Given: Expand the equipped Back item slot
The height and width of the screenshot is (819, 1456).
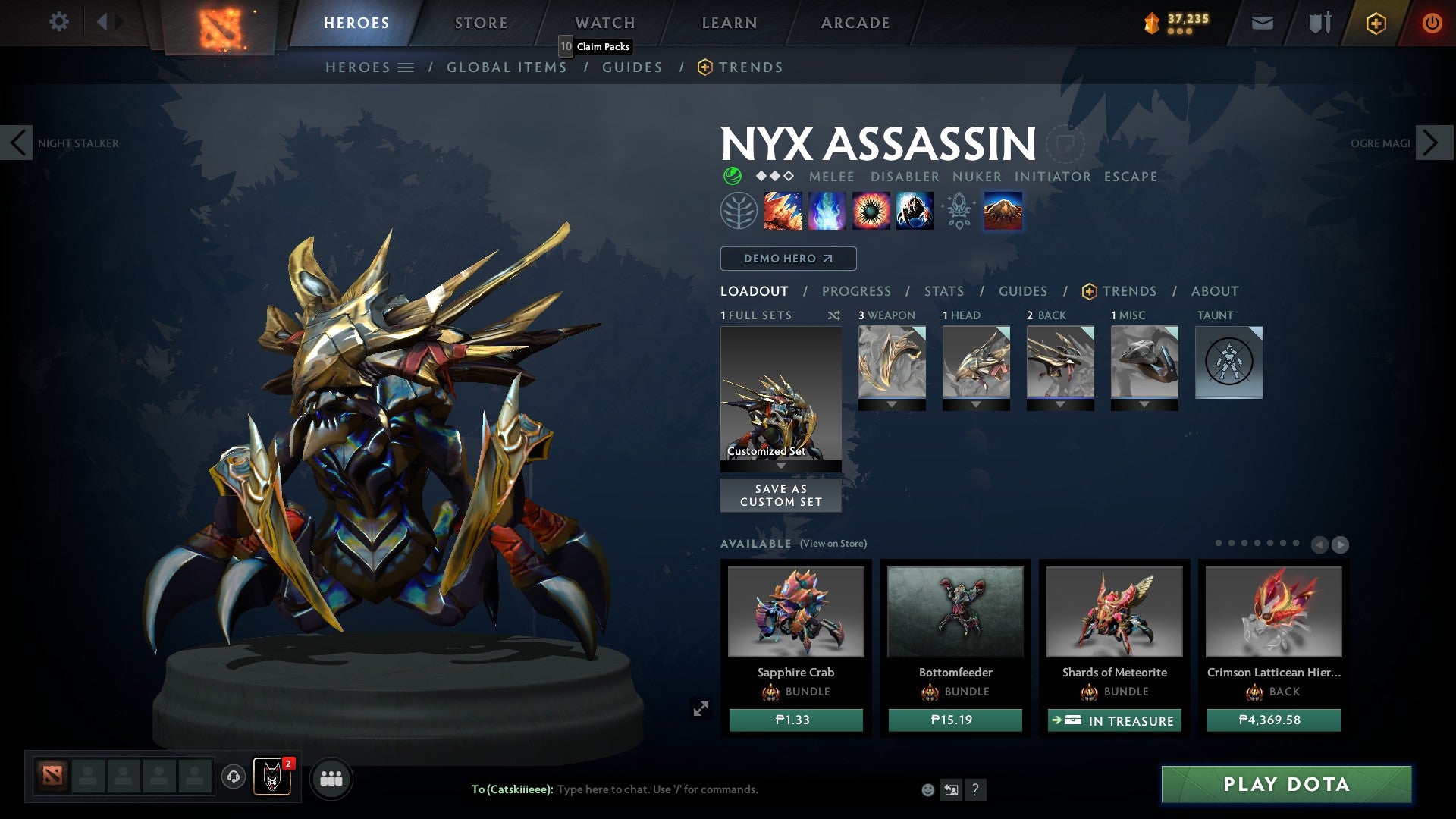Looking at the screenshot, I should click(1061, 404).
